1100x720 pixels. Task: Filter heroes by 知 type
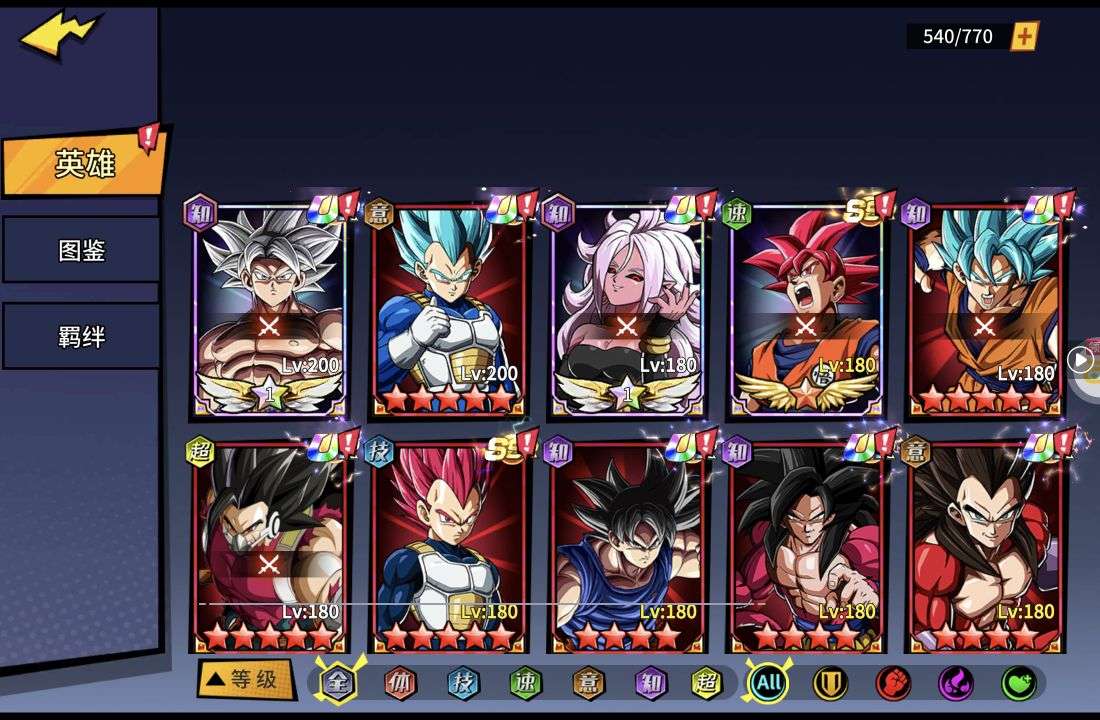tap(650, 683)
